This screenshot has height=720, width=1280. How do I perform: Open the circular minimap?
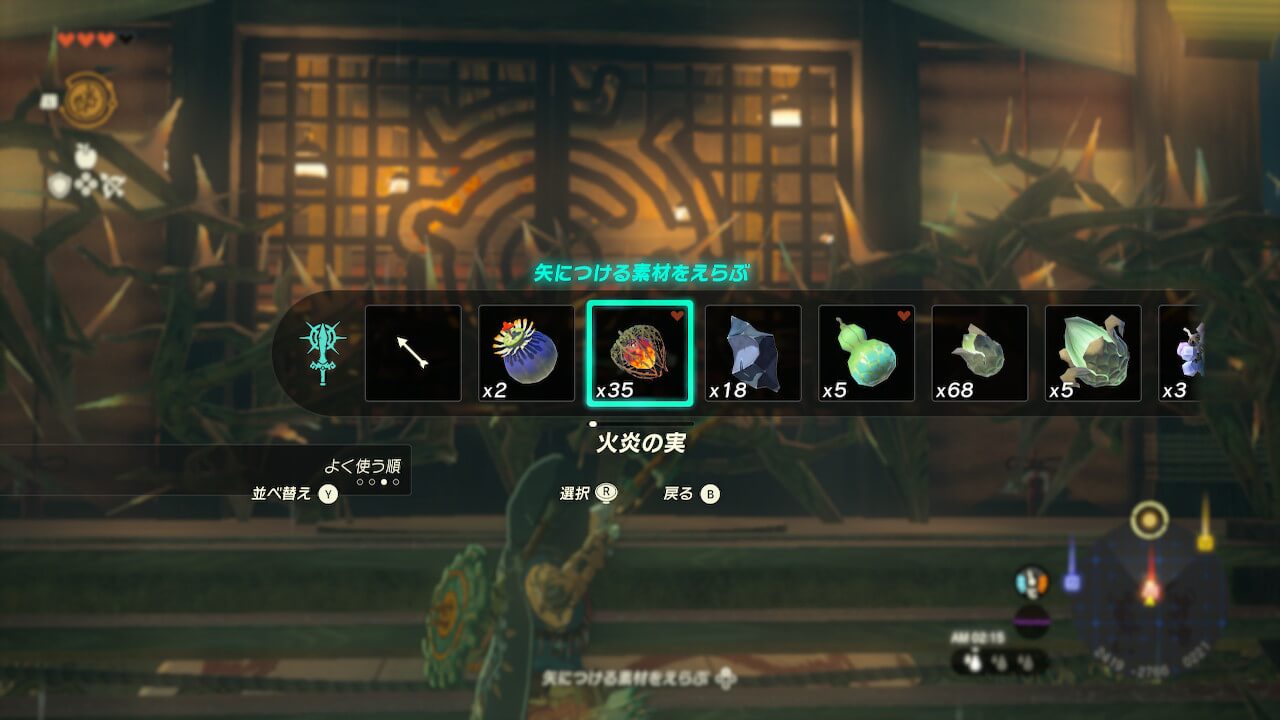pos(1151,595)
